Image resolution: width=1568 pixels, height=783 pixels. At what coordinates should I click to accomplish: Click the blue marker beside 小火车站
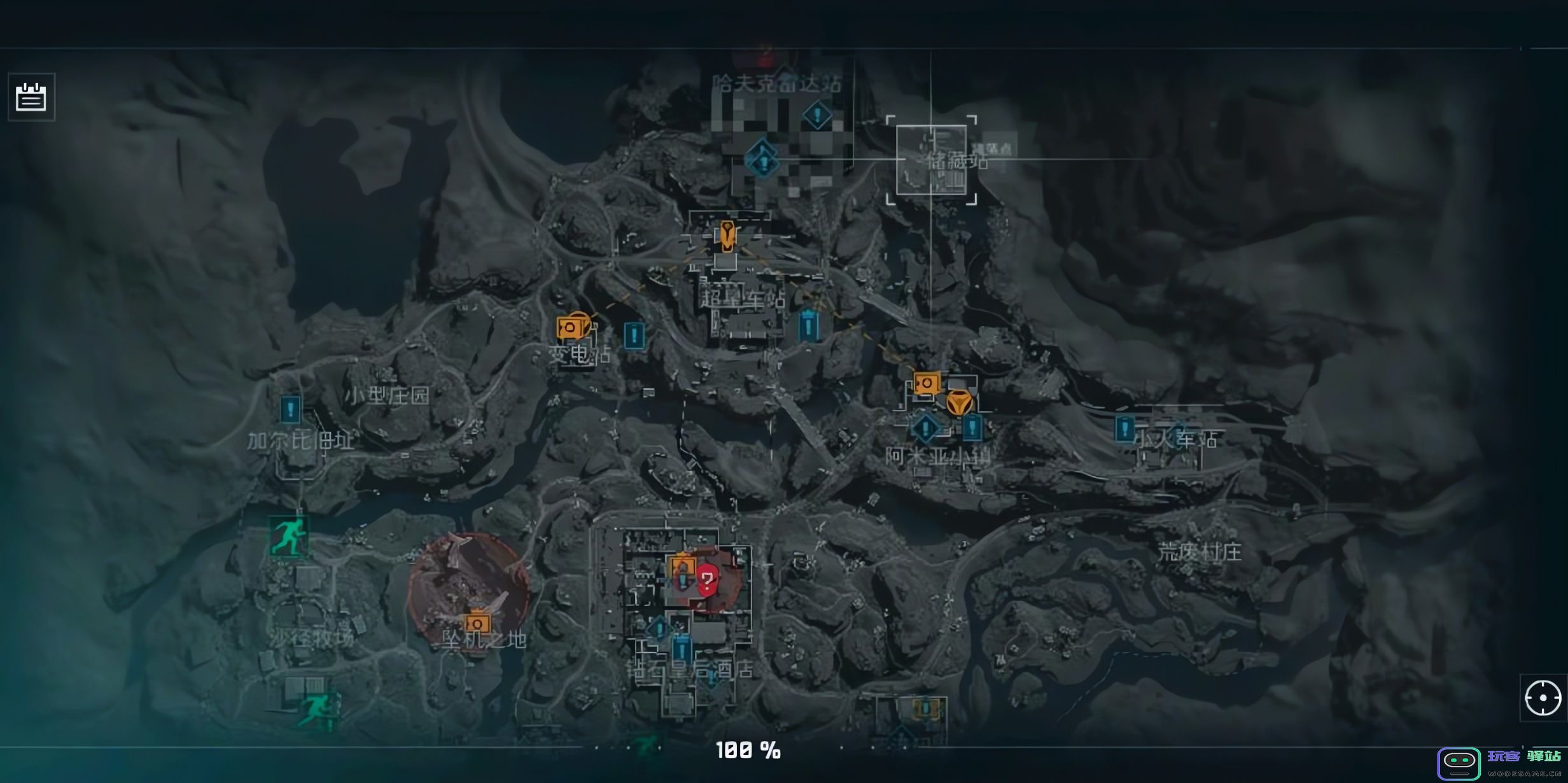coord(1124,428)
